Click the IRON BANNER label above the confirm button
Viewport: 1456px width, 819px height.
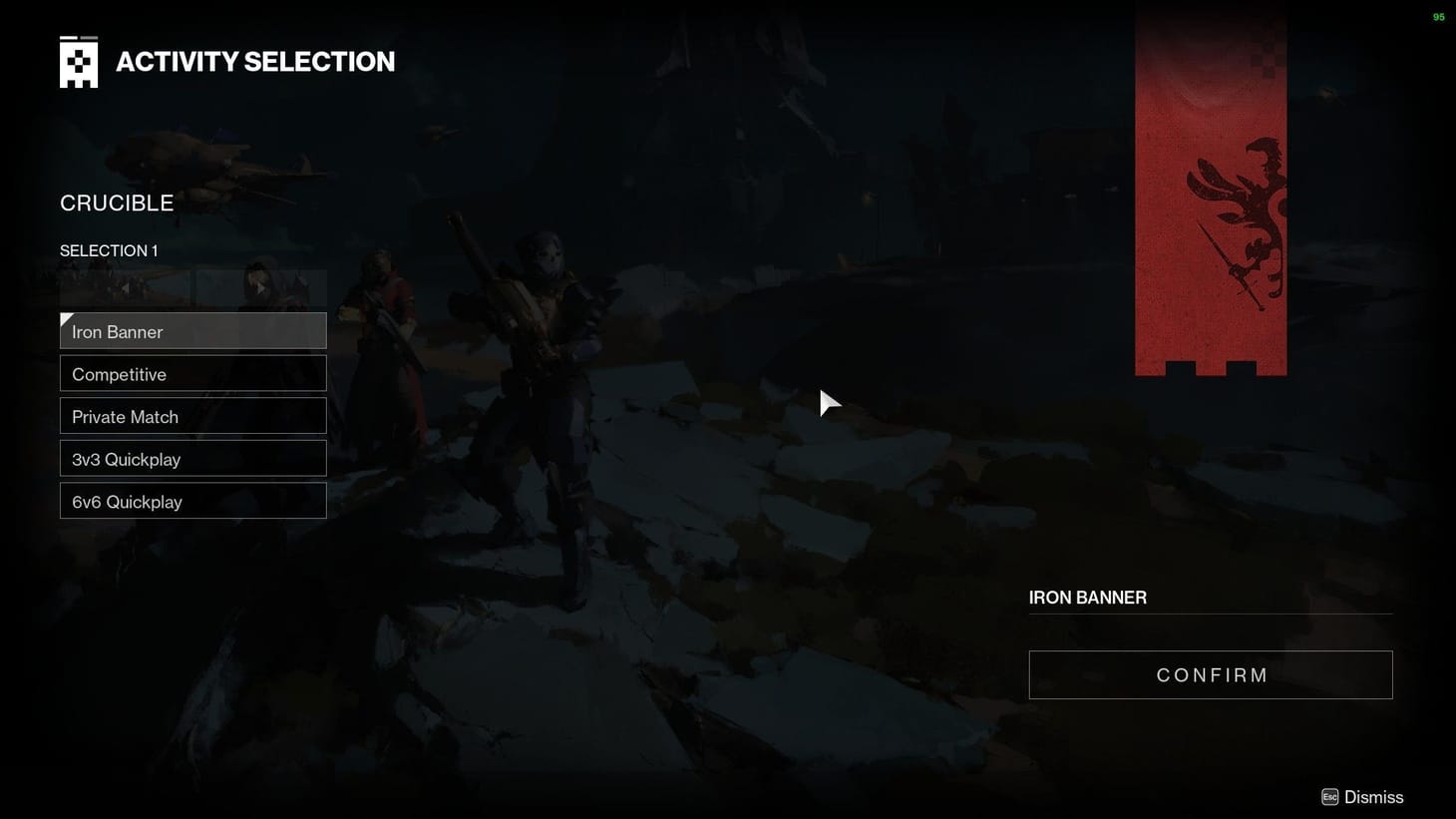tap(1087, 597)
